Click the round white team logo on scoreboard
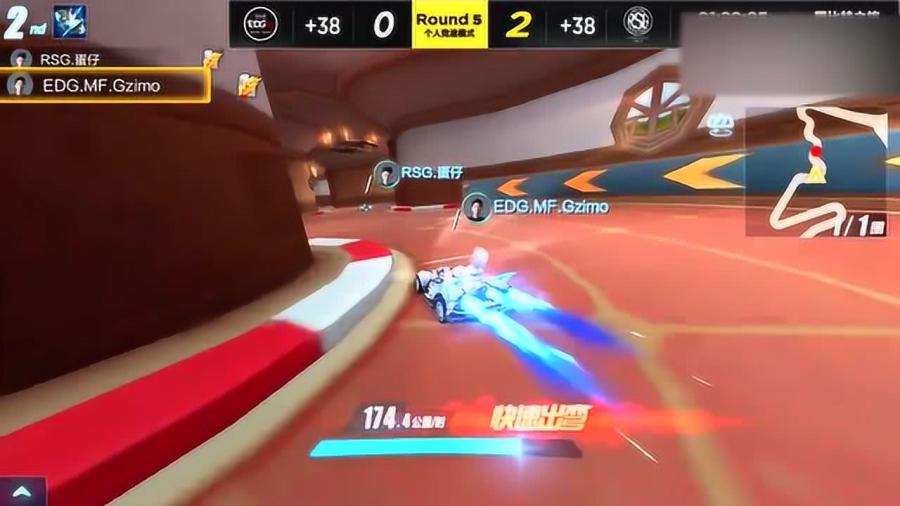The width and height of the screenshot is (900, 506). tap(637, 24)
